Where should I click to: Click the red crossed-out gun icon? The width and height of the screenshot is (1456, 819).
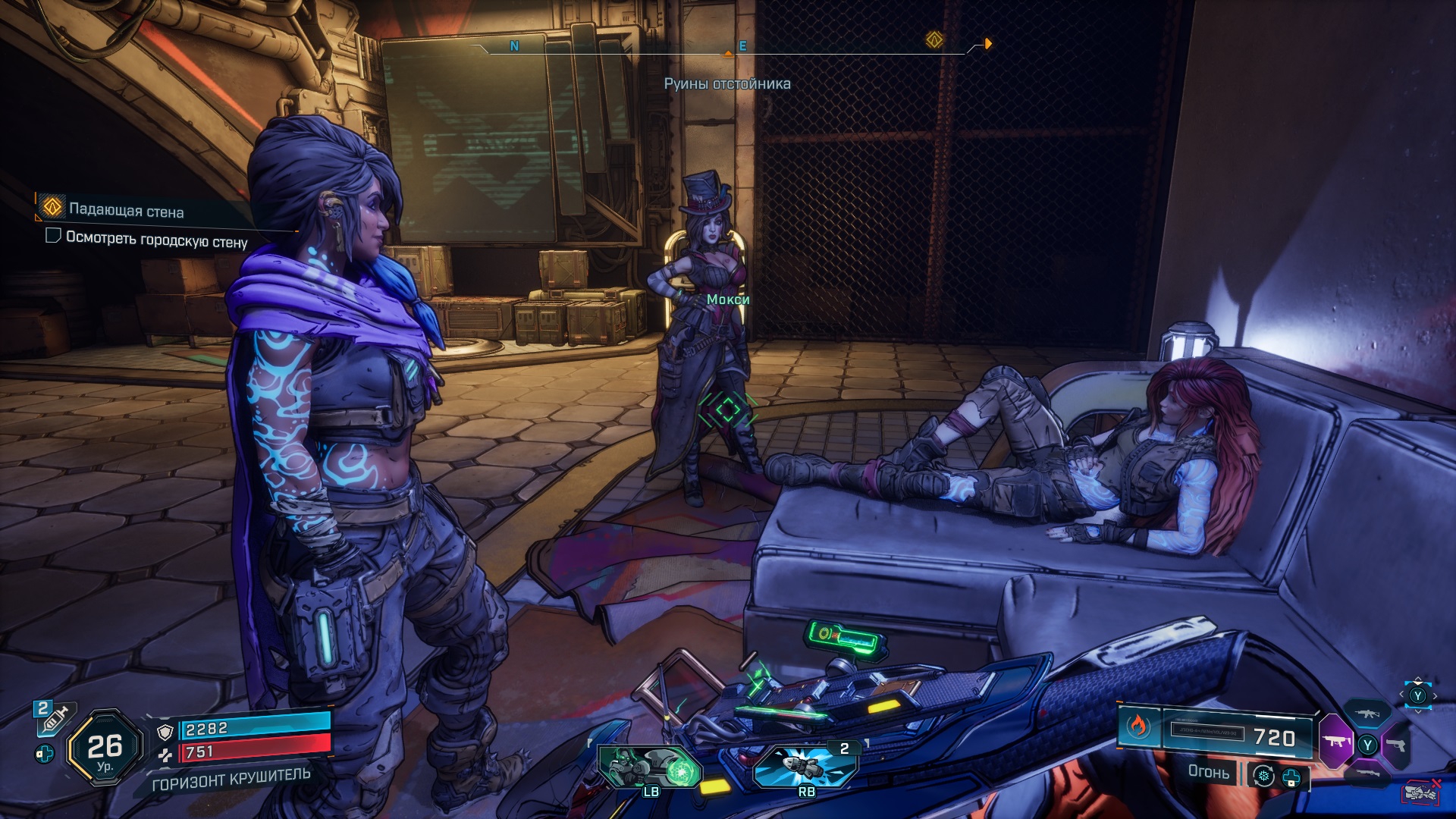point(1422,791)
